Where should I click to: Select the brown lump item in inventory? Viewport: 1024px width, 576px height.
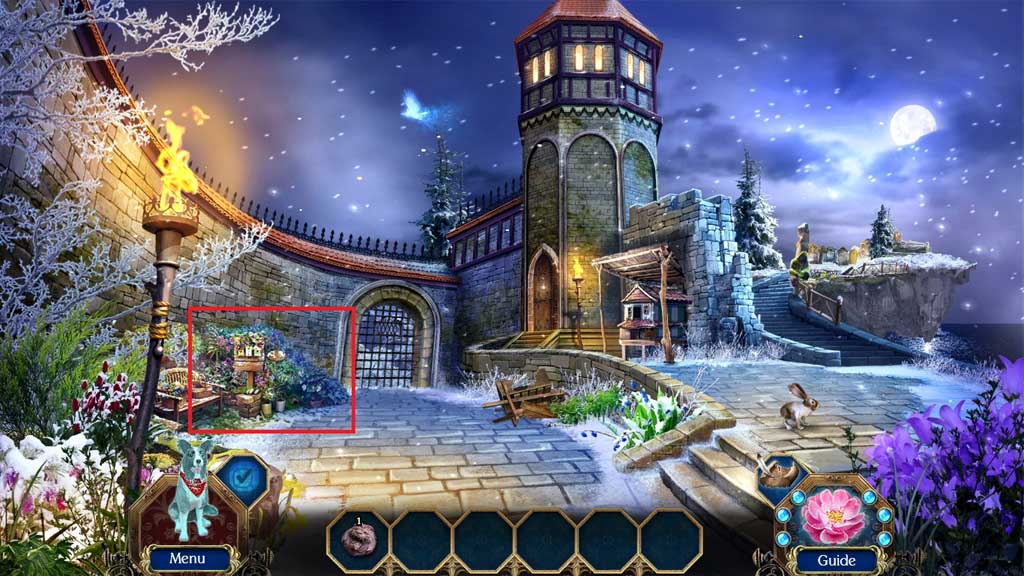pos(357,539)
